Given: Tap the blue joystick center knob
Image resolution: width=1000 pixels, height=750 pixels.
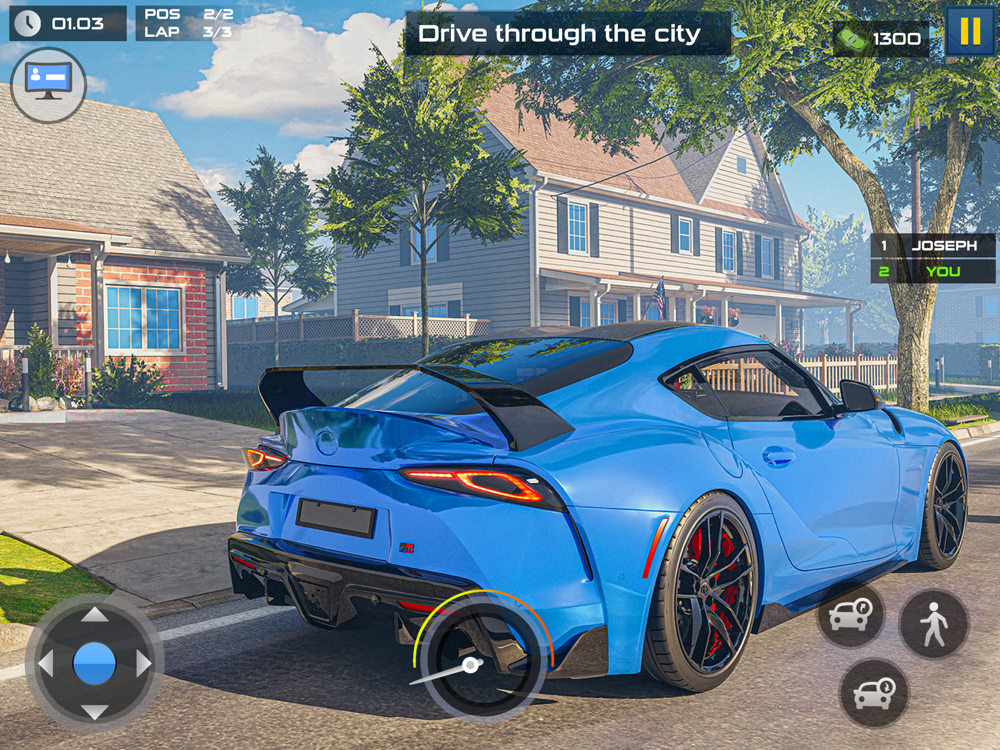Looking at the screenshot, I should (94, 663).
